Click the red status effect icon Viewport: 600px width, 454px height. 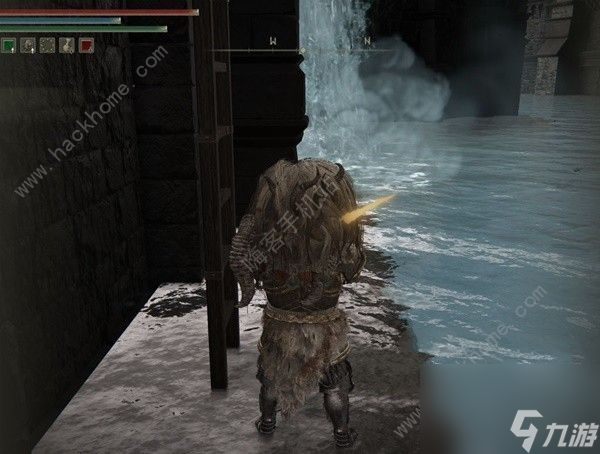[86, 45]
